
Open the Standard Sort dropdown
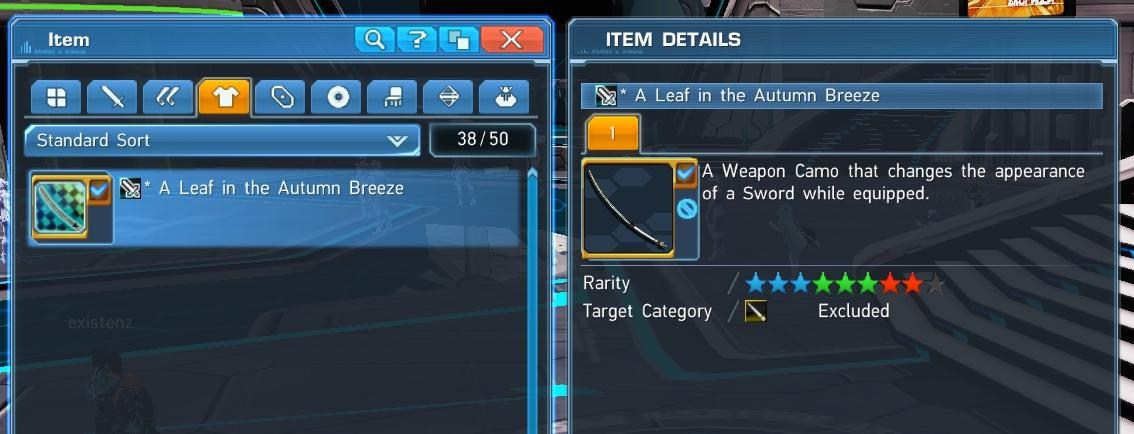(x=222, y=140)
